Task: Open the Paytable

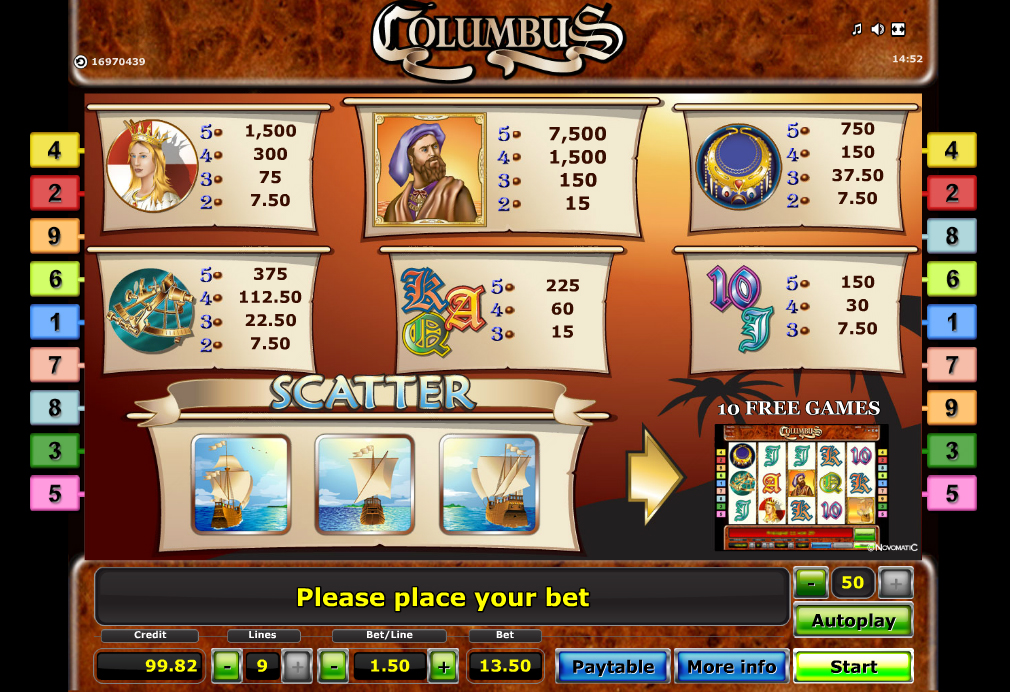Action: (612, 666)
